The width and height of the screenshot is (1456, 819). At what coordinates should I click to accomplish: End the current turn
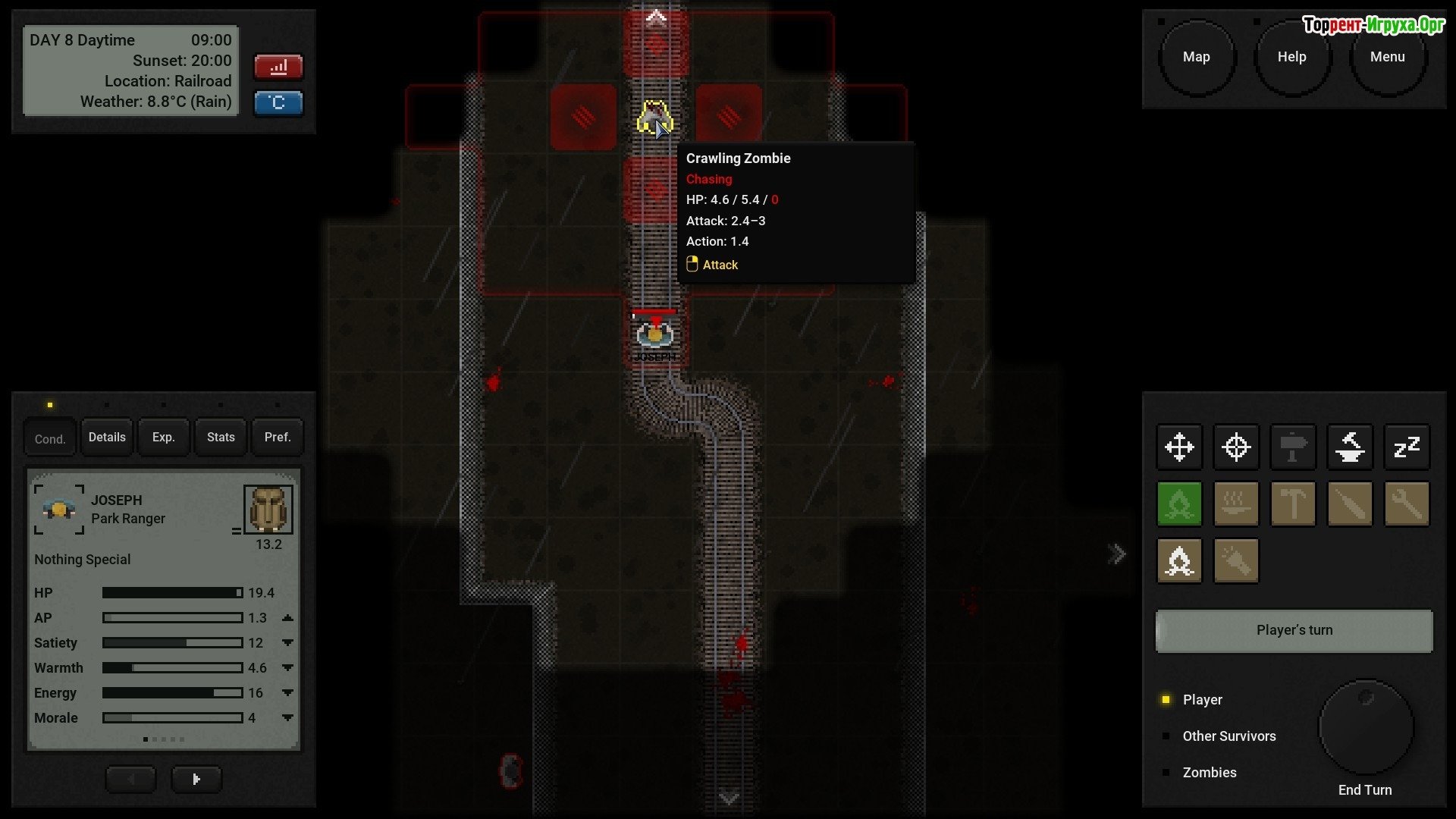[1366, 728]
